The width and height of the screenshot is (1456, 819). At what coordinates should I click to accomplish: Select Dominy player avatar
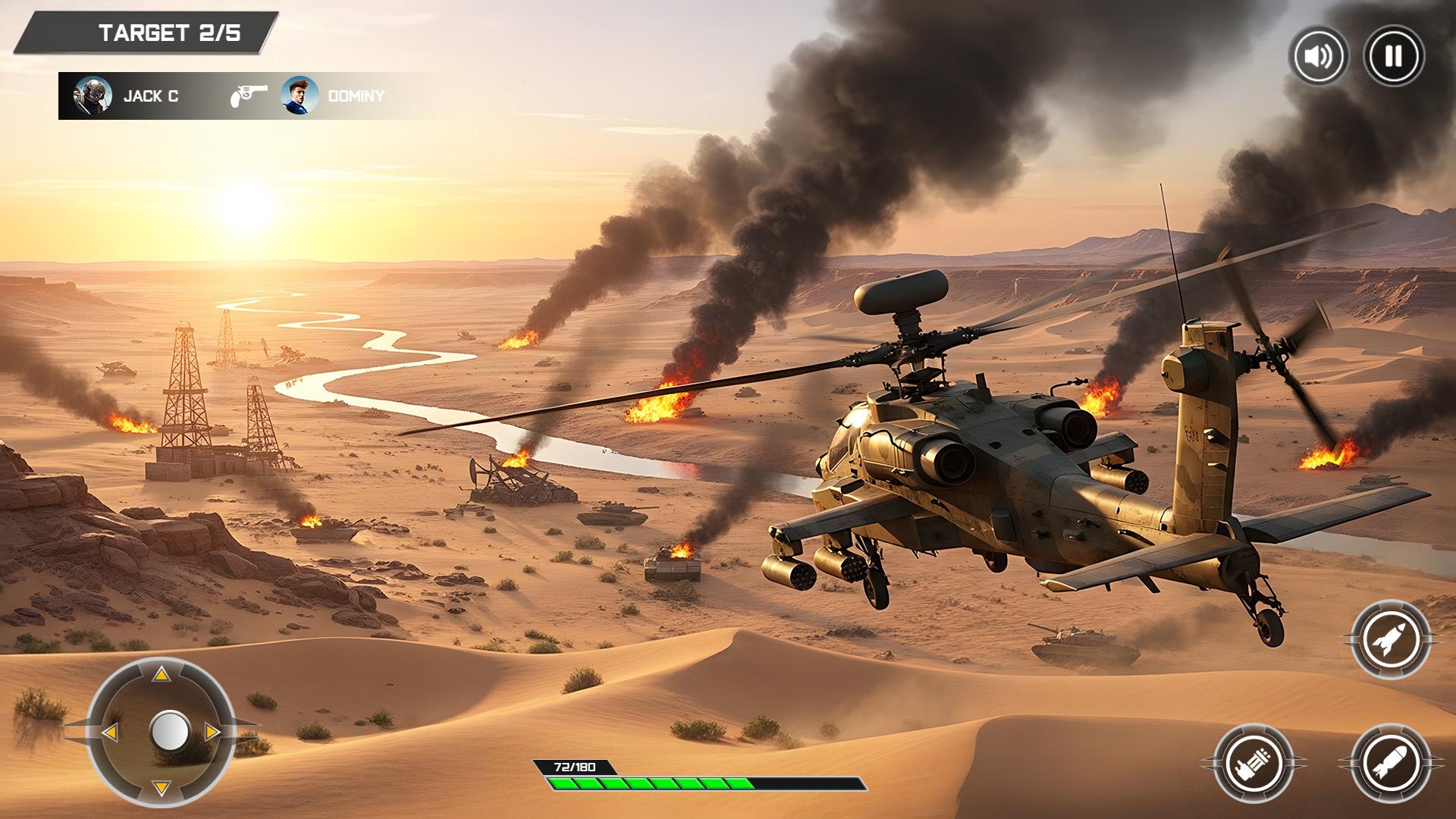click(x=300, y=96)
